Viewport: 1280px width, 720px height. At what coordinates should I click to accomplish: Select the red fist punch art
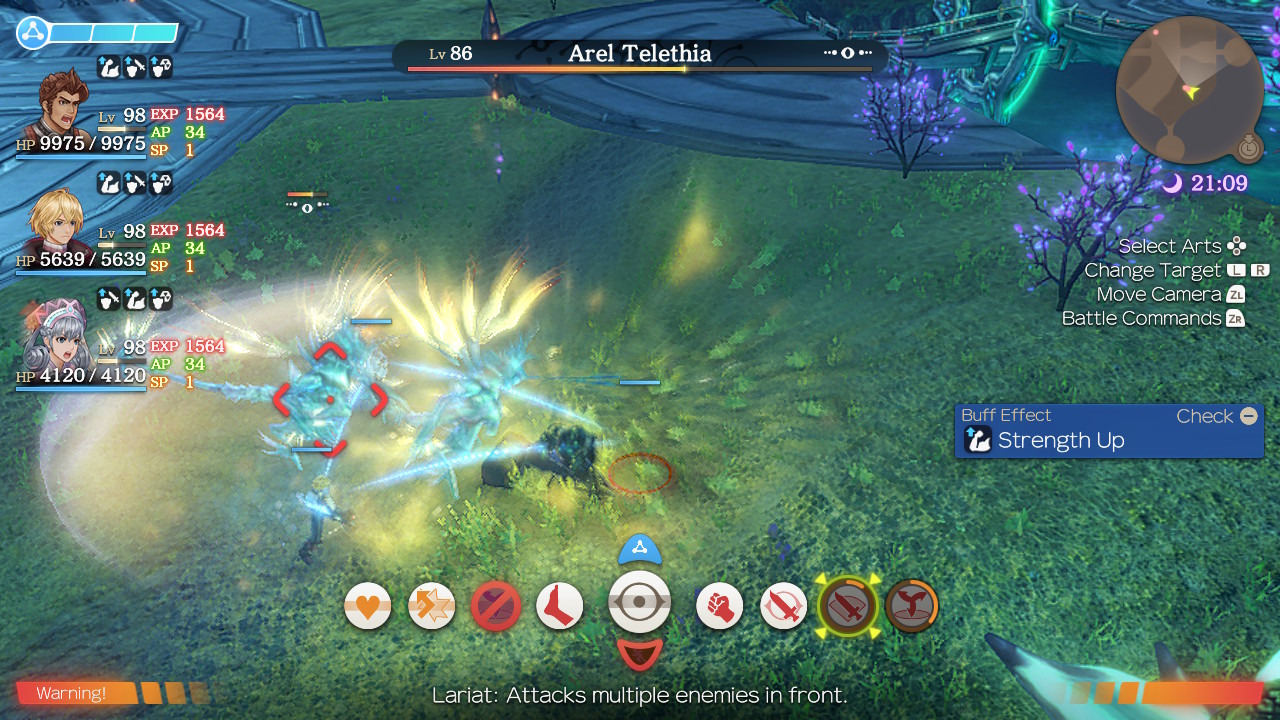[x=719, y=605]
